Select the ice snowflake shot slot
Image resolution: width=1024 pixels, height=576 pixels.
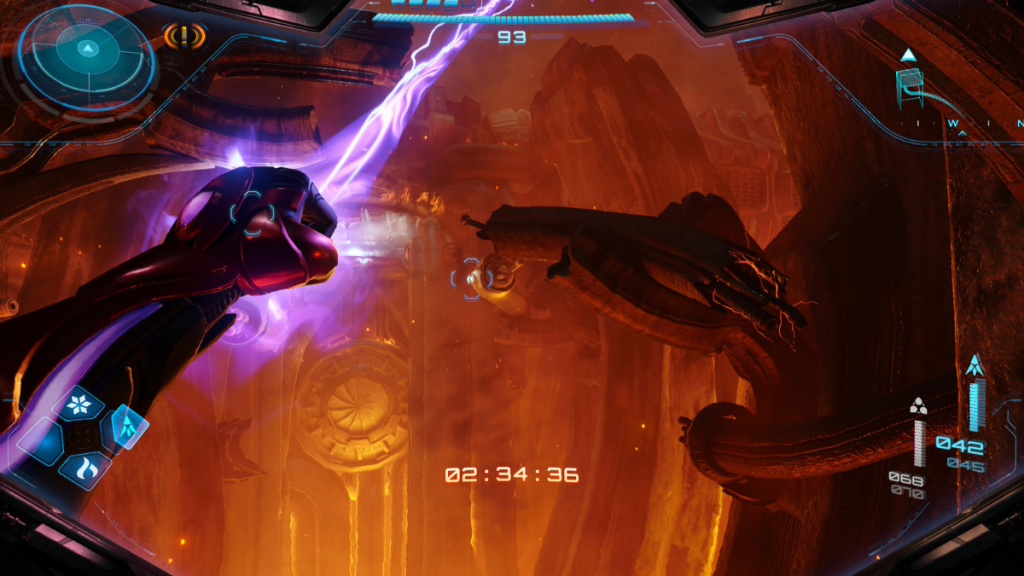pyautogui.click(x=78, y=405)
